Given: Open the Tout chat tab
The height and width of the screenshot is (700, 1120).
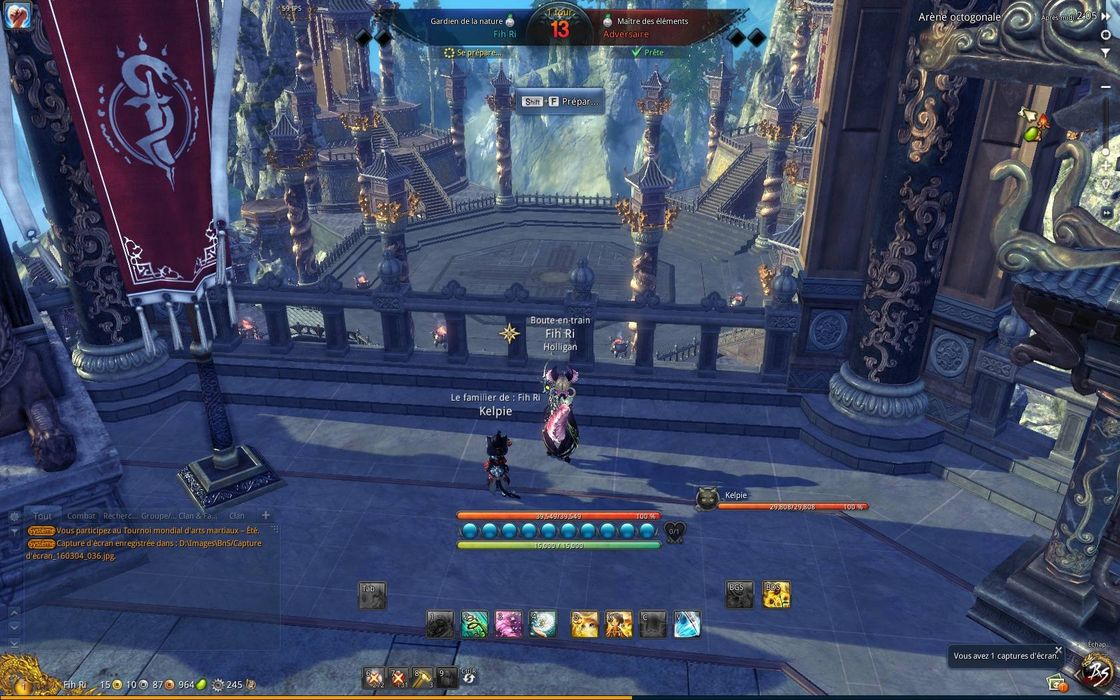Looking at the screenshot, I should [42, 515].
